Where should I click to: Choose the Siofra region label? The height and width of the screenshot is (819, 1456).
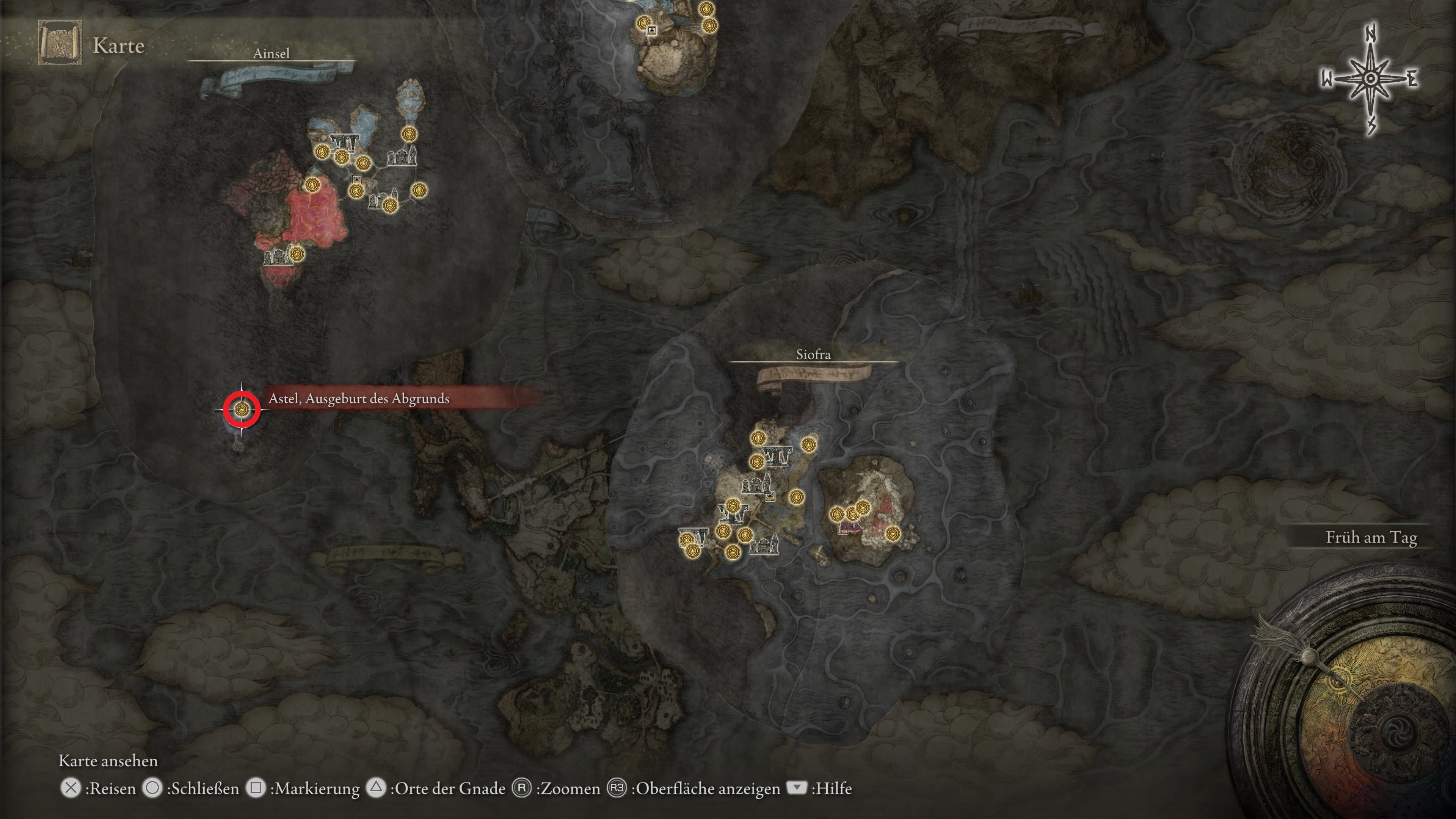point(813,355)
